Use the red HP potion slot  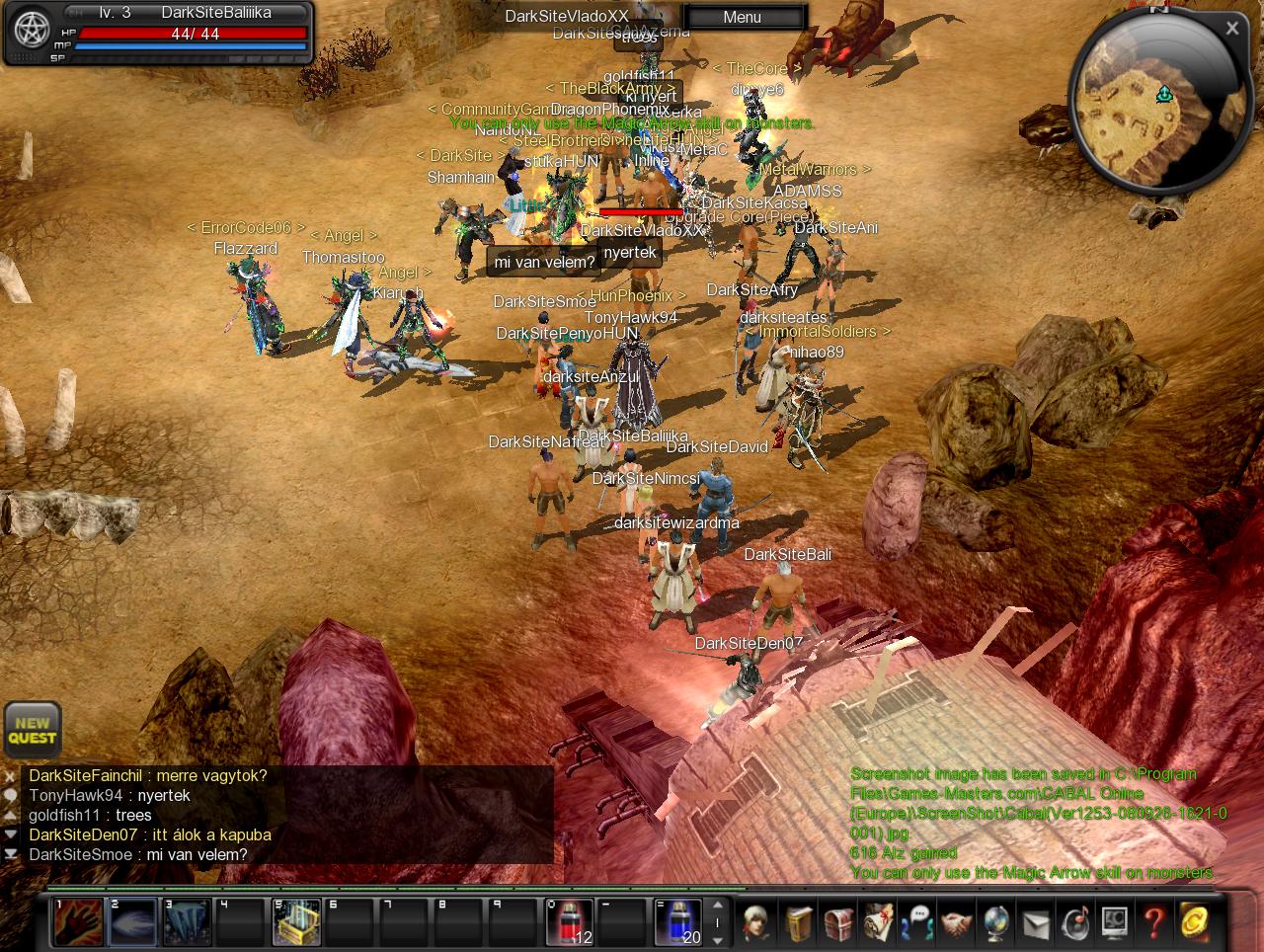570,921
